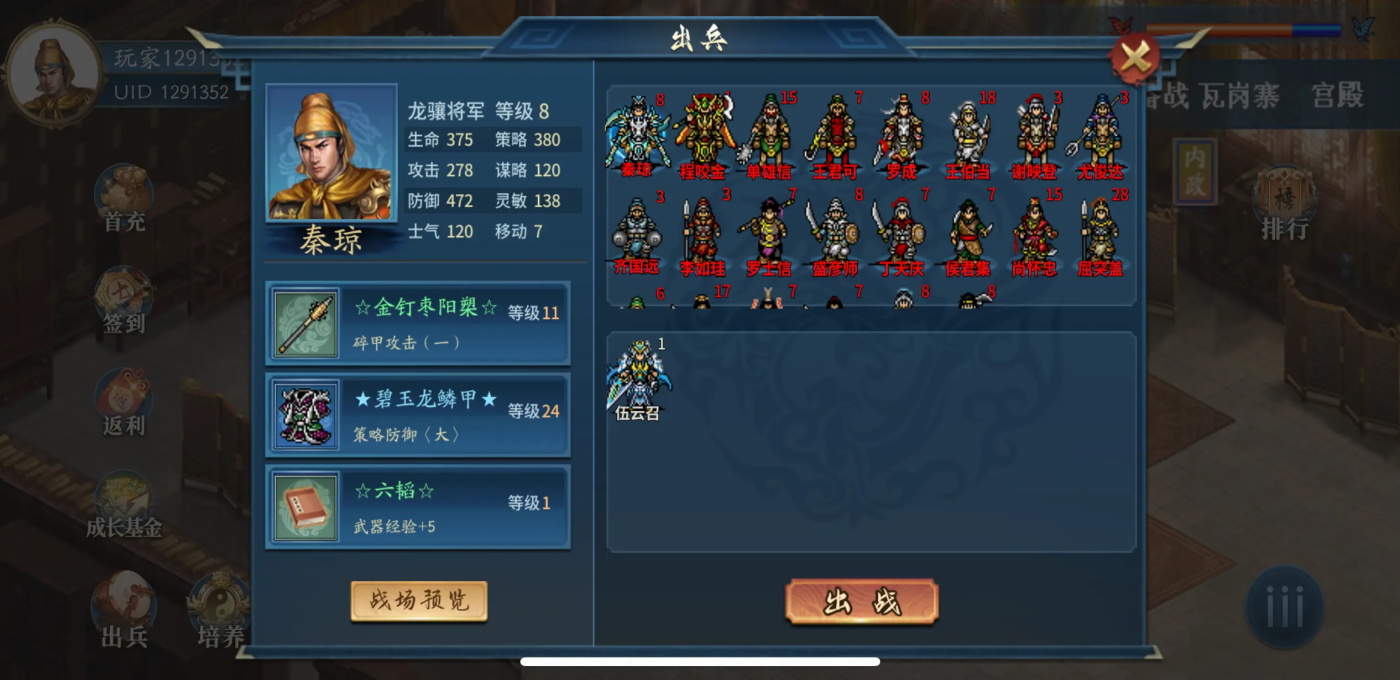
Task: Start battle with the 出战 button
Action: click(861, 601)
